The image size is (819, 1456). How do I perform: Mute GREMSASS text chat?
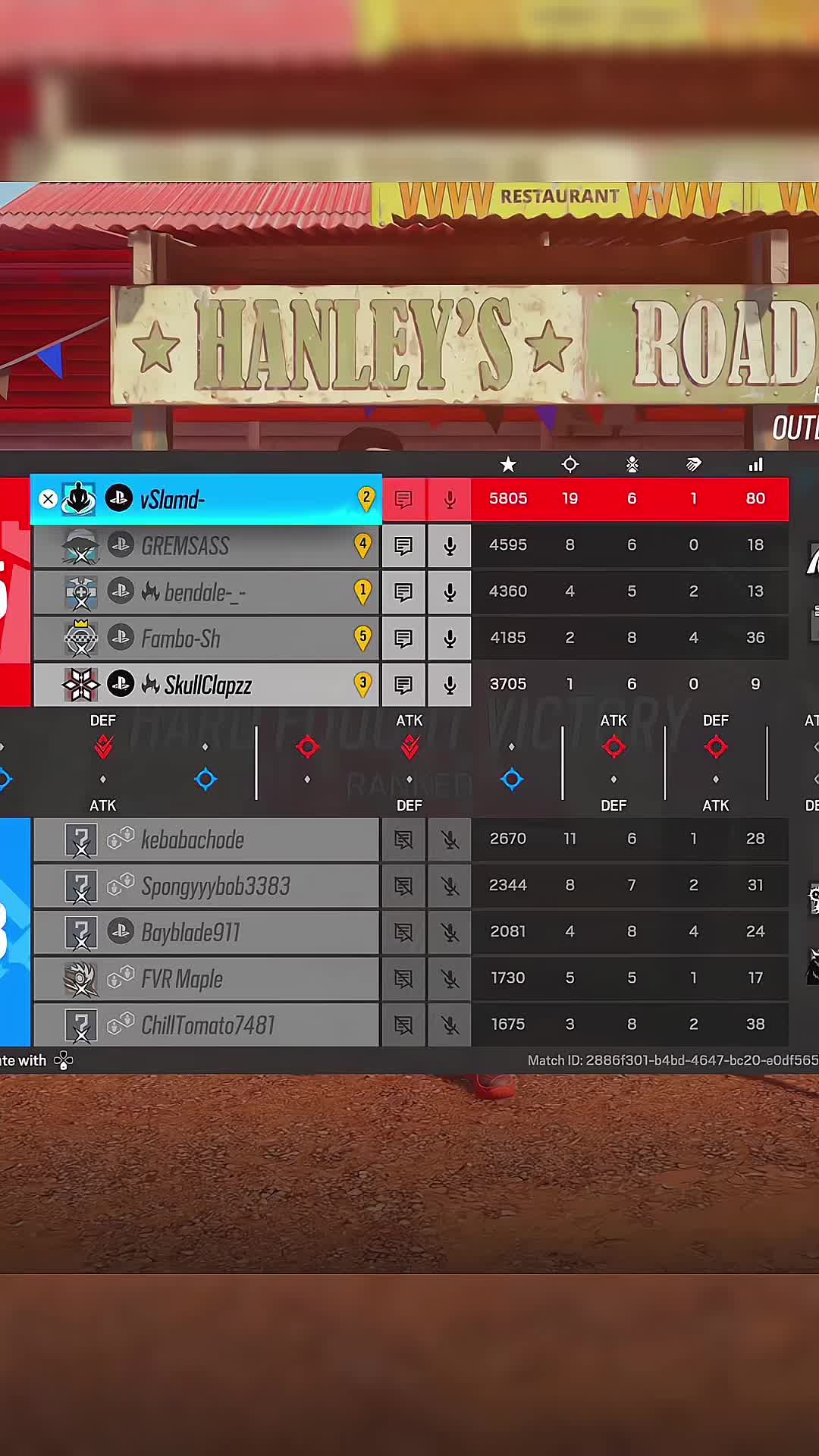point(403,546)
